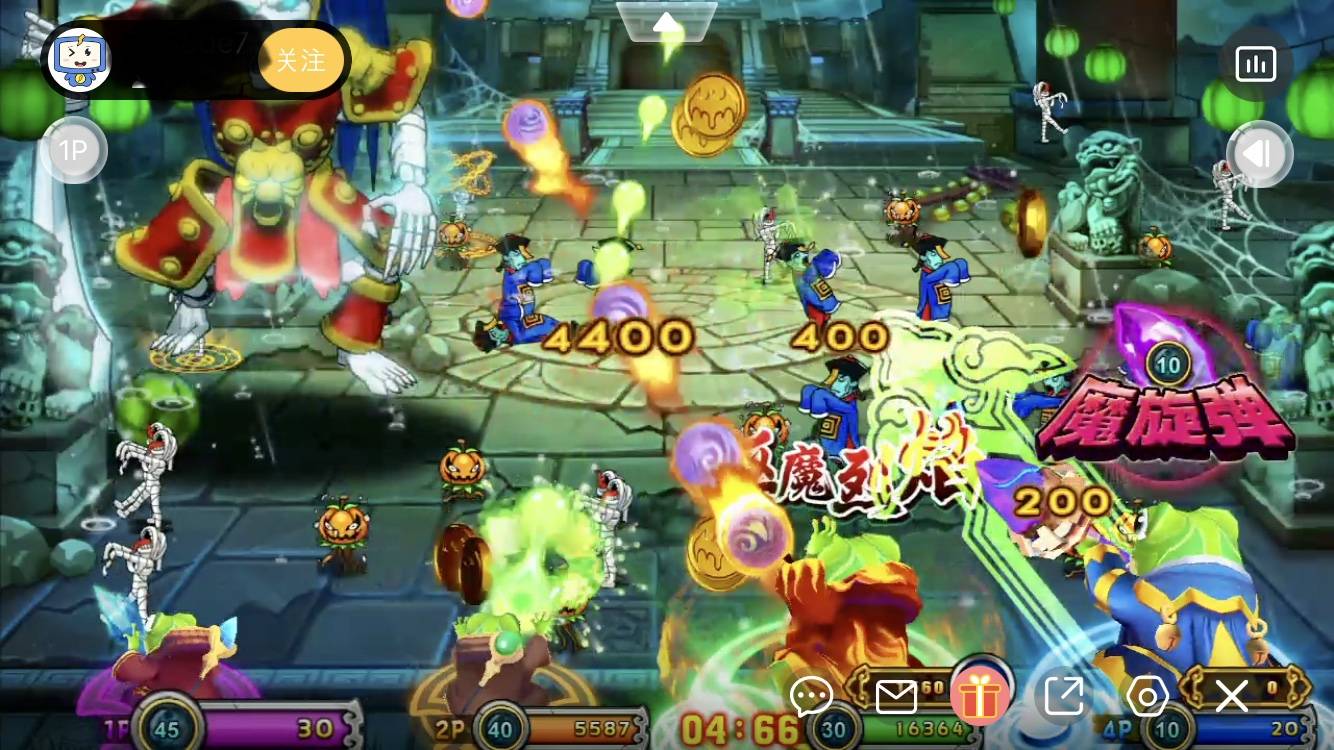Expand the top arrow pull-down tab
The width and height of the screenshot is (1334, 750).
pyautogui.click(x=666, y=21)
